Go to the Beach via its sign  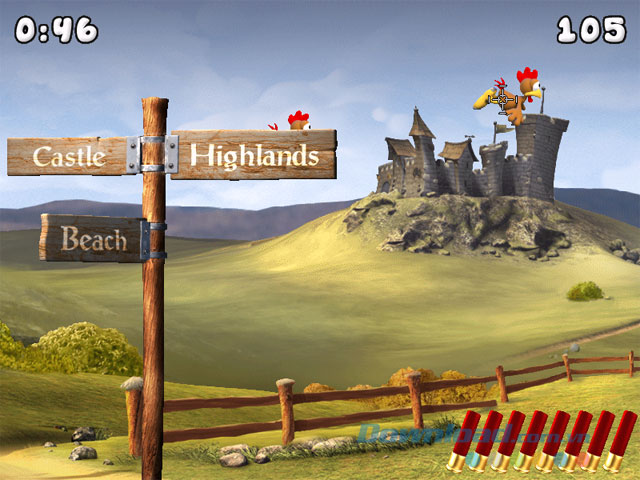pyautogui.click(x=92, y=239)
